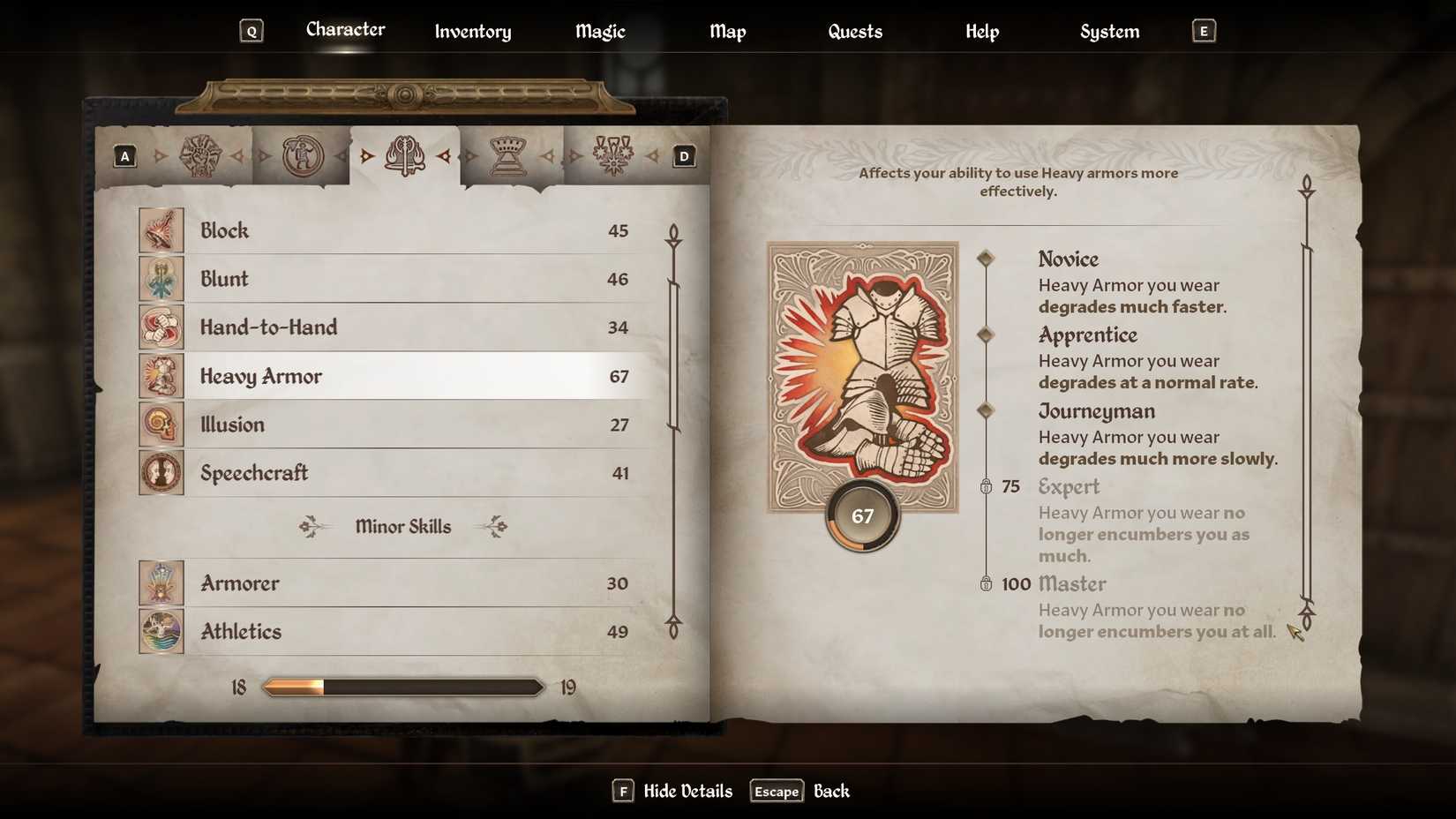Select the Blunt skill icon
1456x819 pixels.
(x=161, y=278)
